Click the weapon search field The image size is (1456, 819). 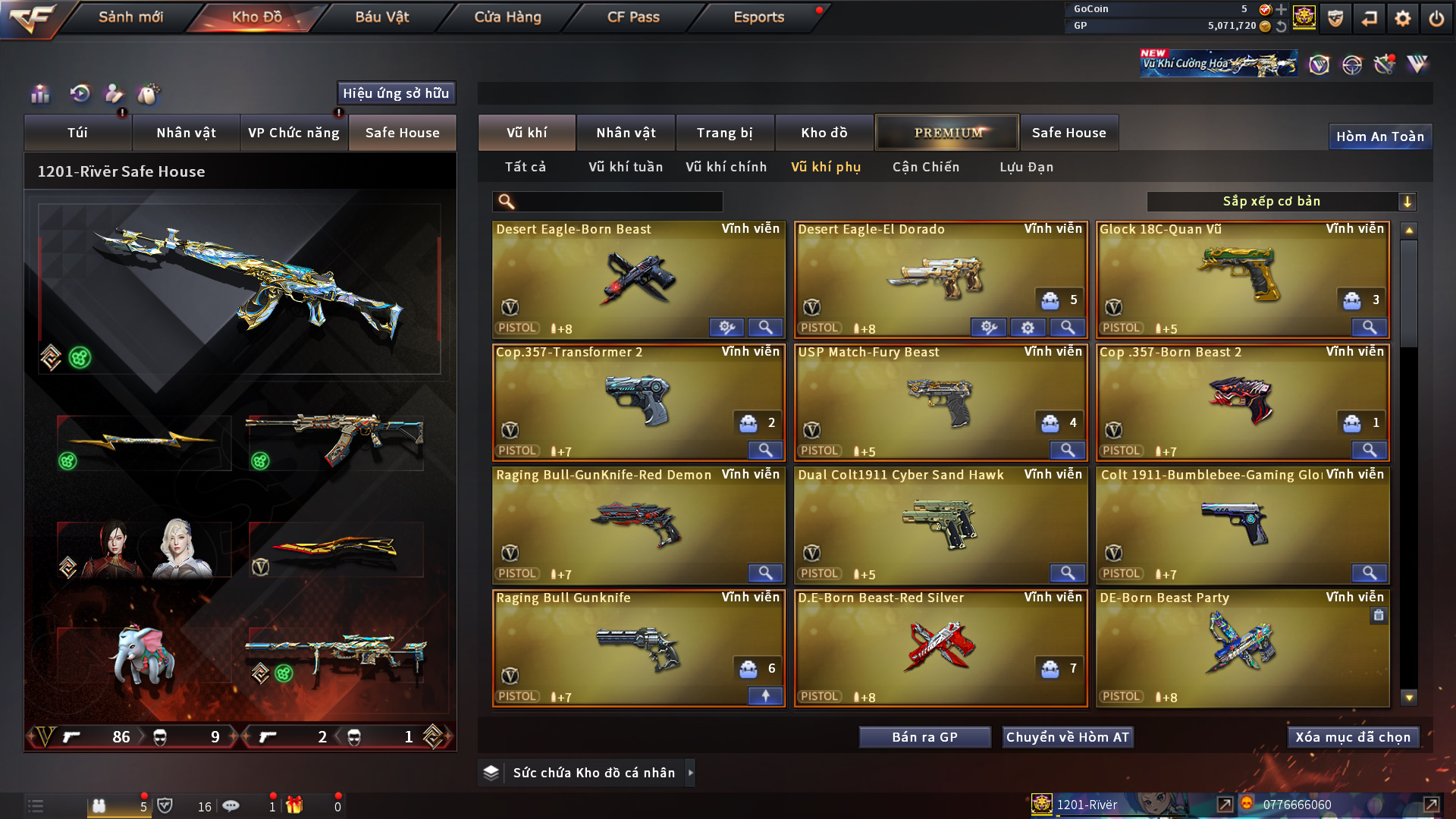(618, 202)
